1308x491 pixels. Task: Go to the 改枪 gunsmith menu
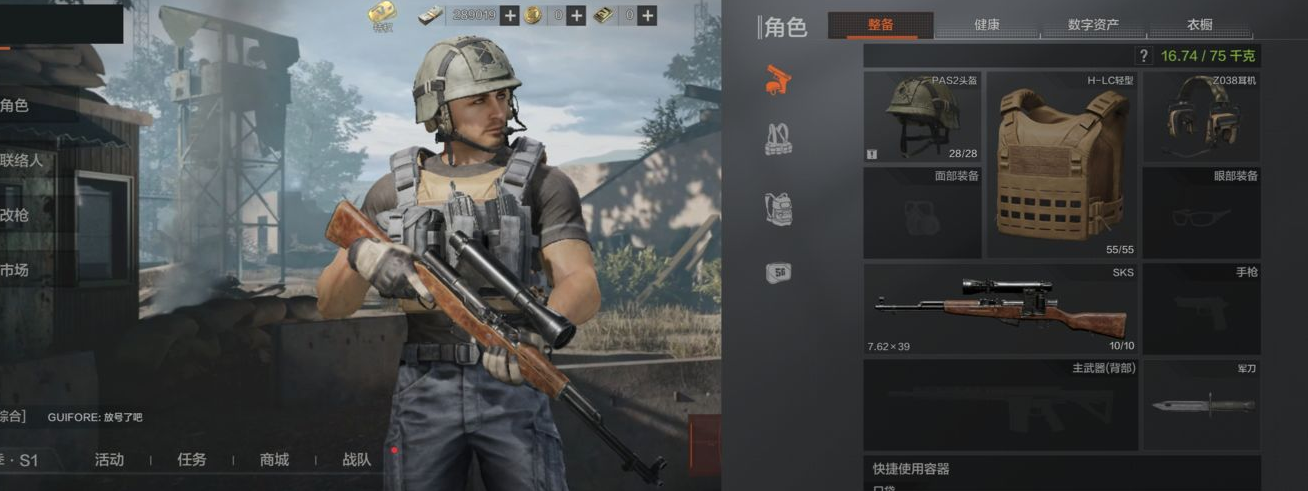(x=16, y=215)
